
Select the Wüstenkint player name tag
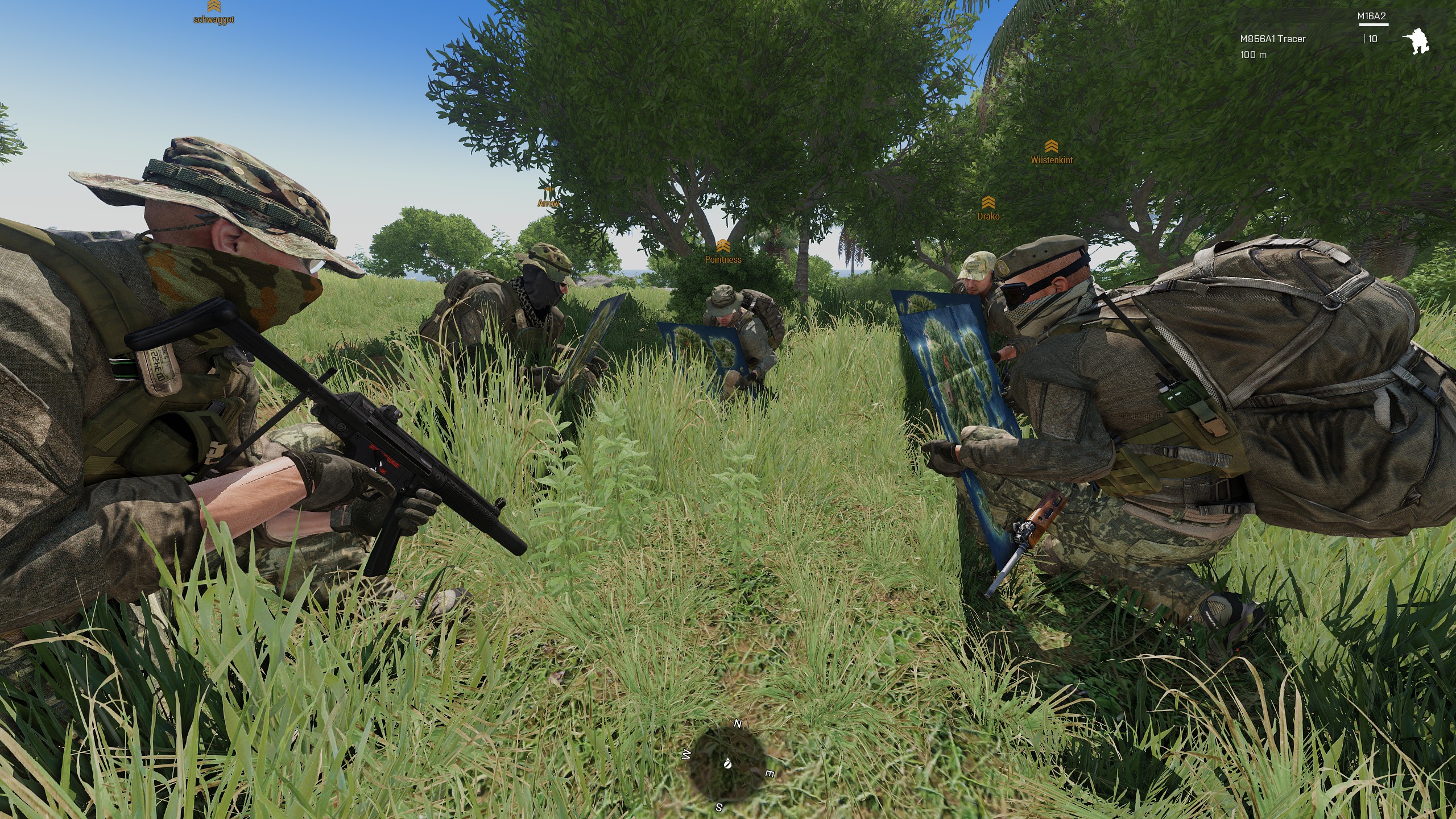tap(1052, 160)
